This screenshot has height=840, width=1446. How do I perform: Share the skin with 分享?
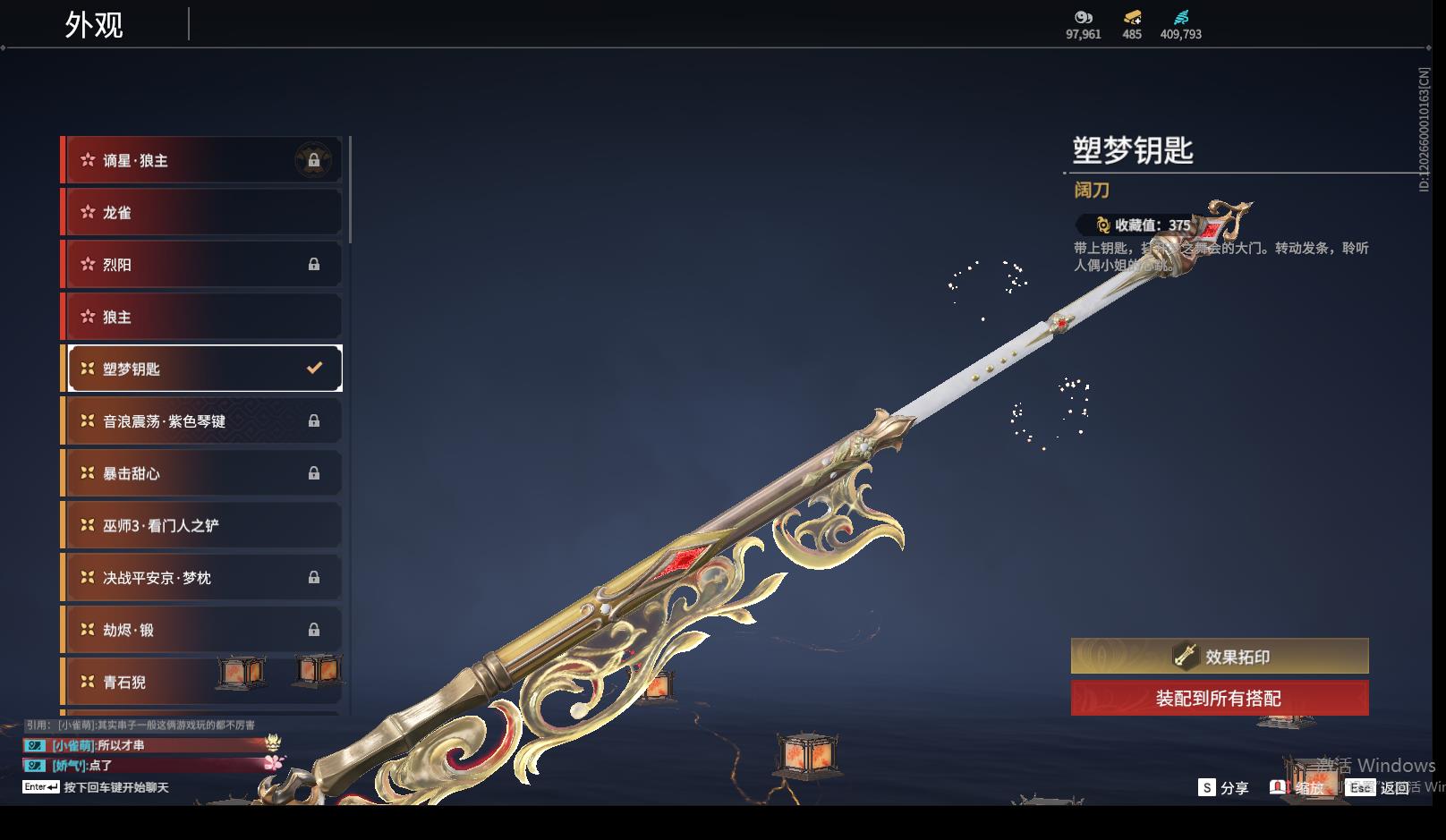(1224, 788)
